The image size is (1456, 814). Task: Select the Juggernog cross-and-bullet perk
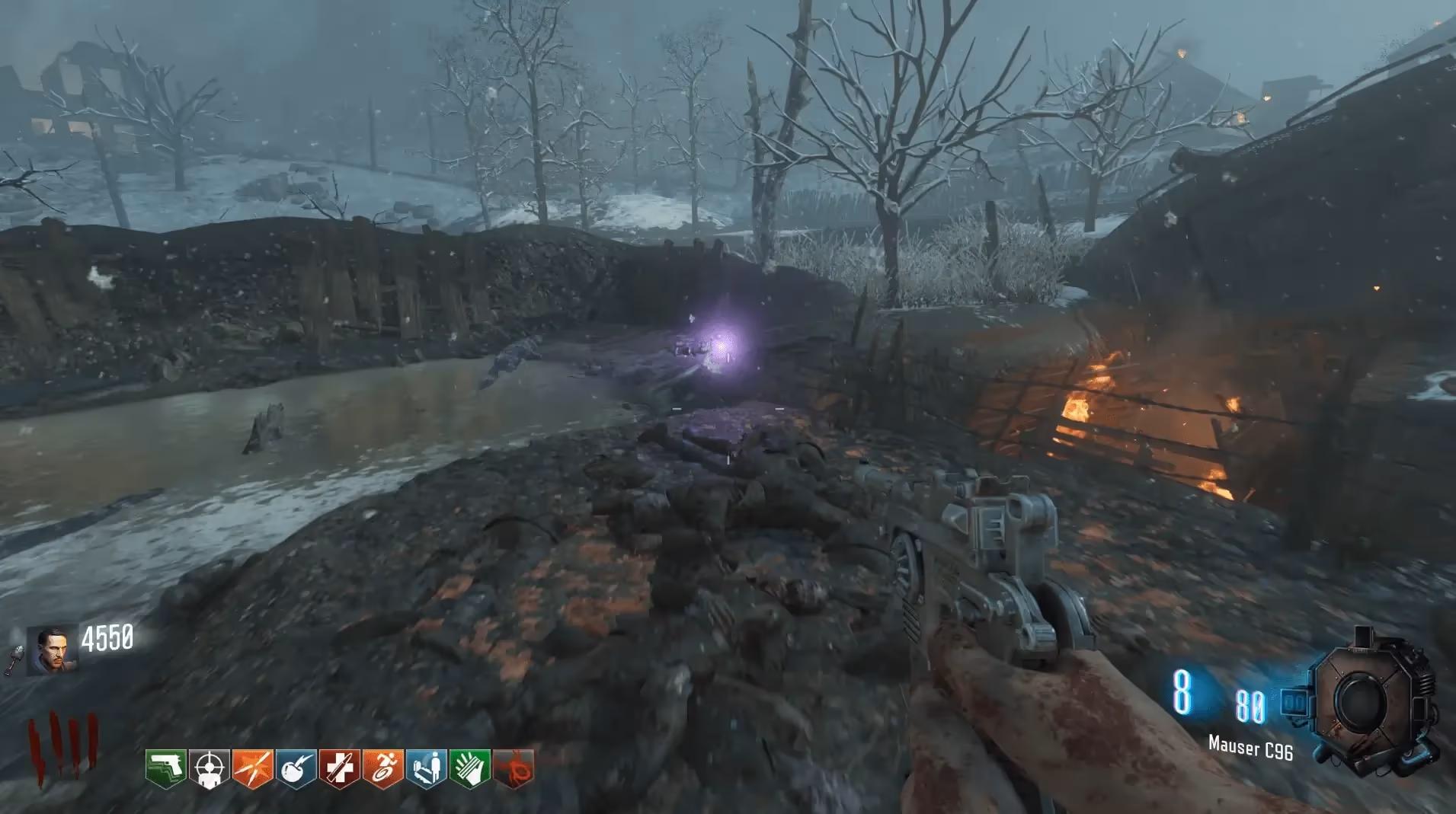339,768
